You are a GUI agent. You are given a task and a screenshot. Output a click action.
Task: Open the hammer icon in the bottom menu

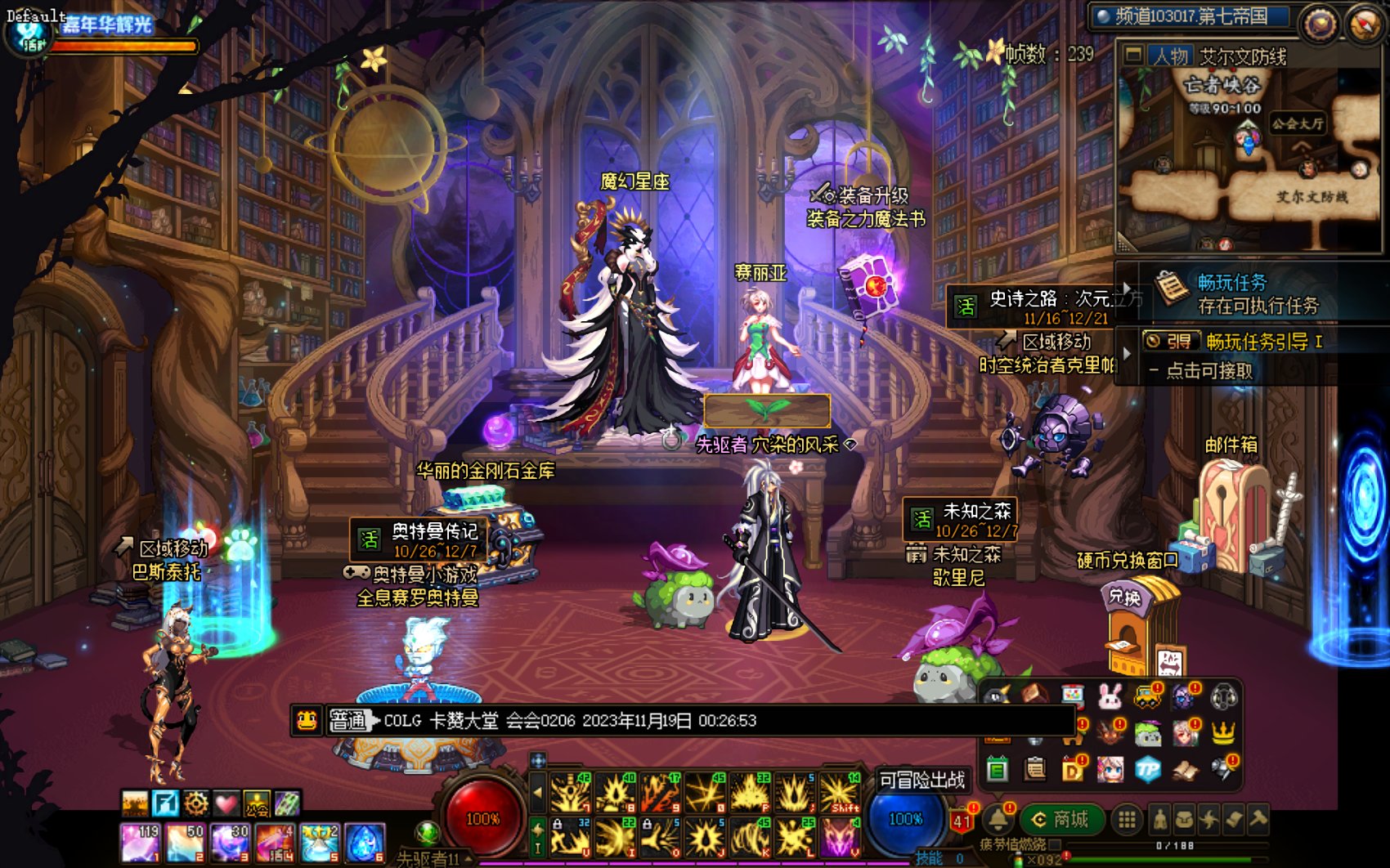[x=1258, y=818]
